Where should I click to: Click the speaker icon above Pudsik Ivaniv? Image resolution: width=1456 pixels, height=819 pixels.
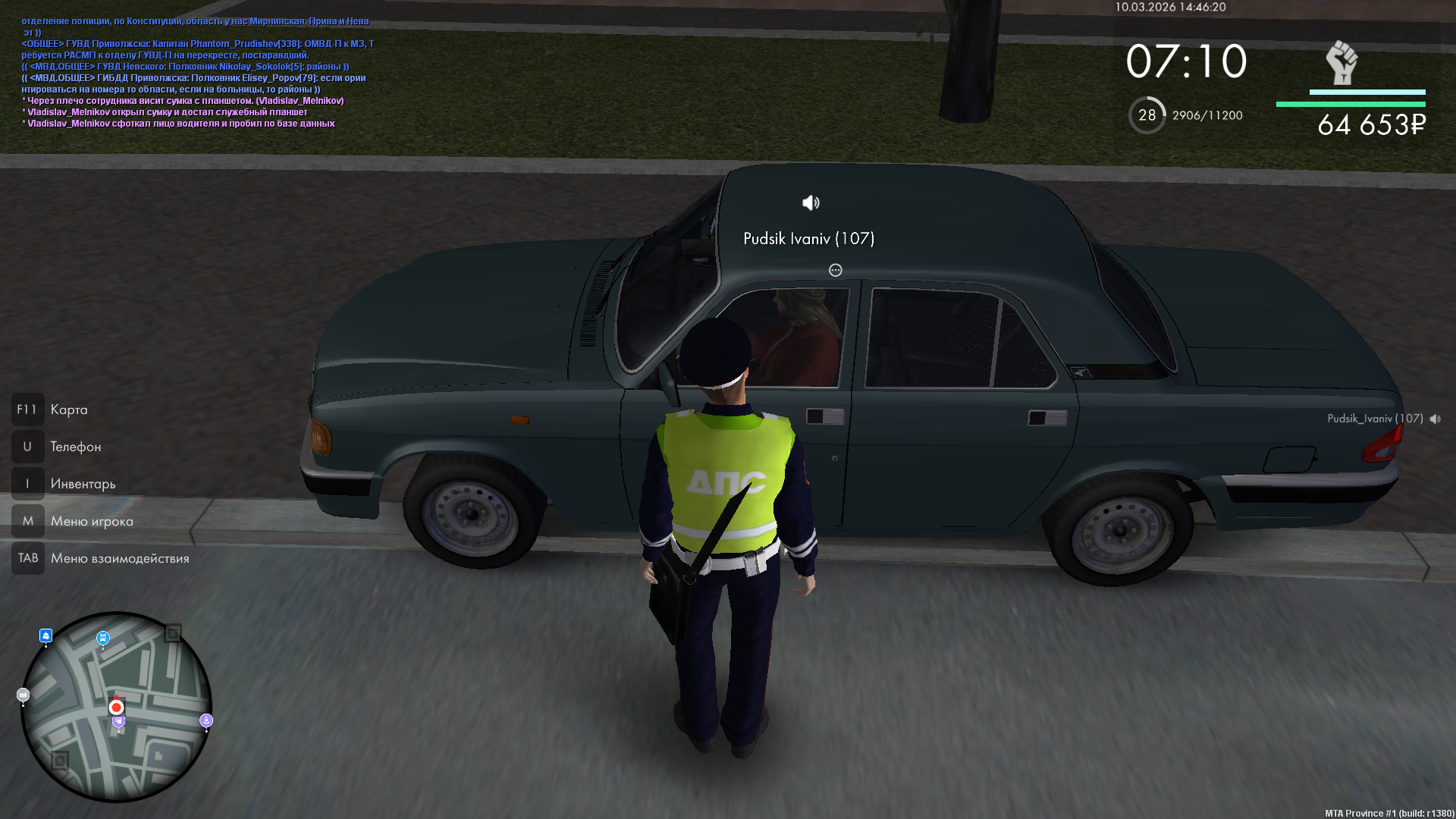[811, 202]
